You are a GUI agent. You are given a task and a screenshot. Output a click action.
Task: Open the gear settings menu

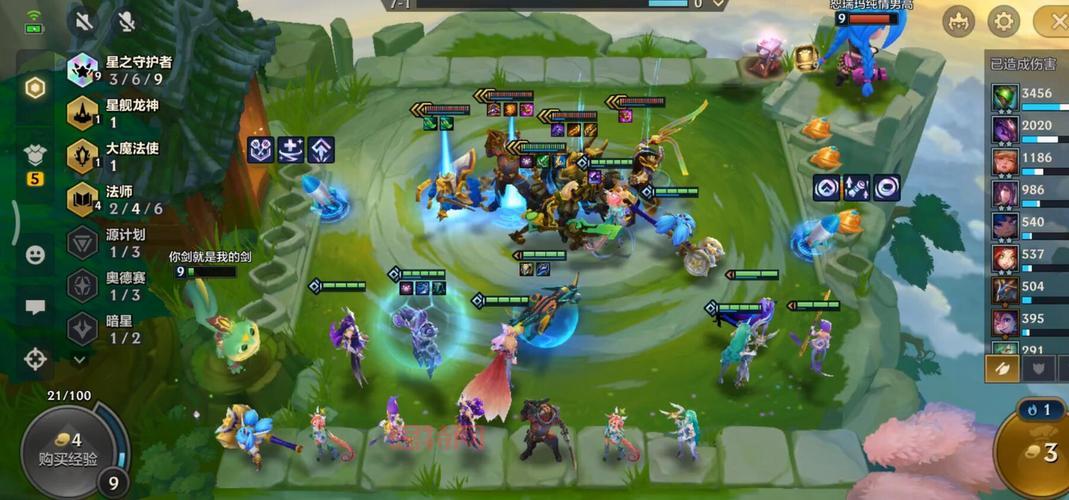click(1003, 20)
